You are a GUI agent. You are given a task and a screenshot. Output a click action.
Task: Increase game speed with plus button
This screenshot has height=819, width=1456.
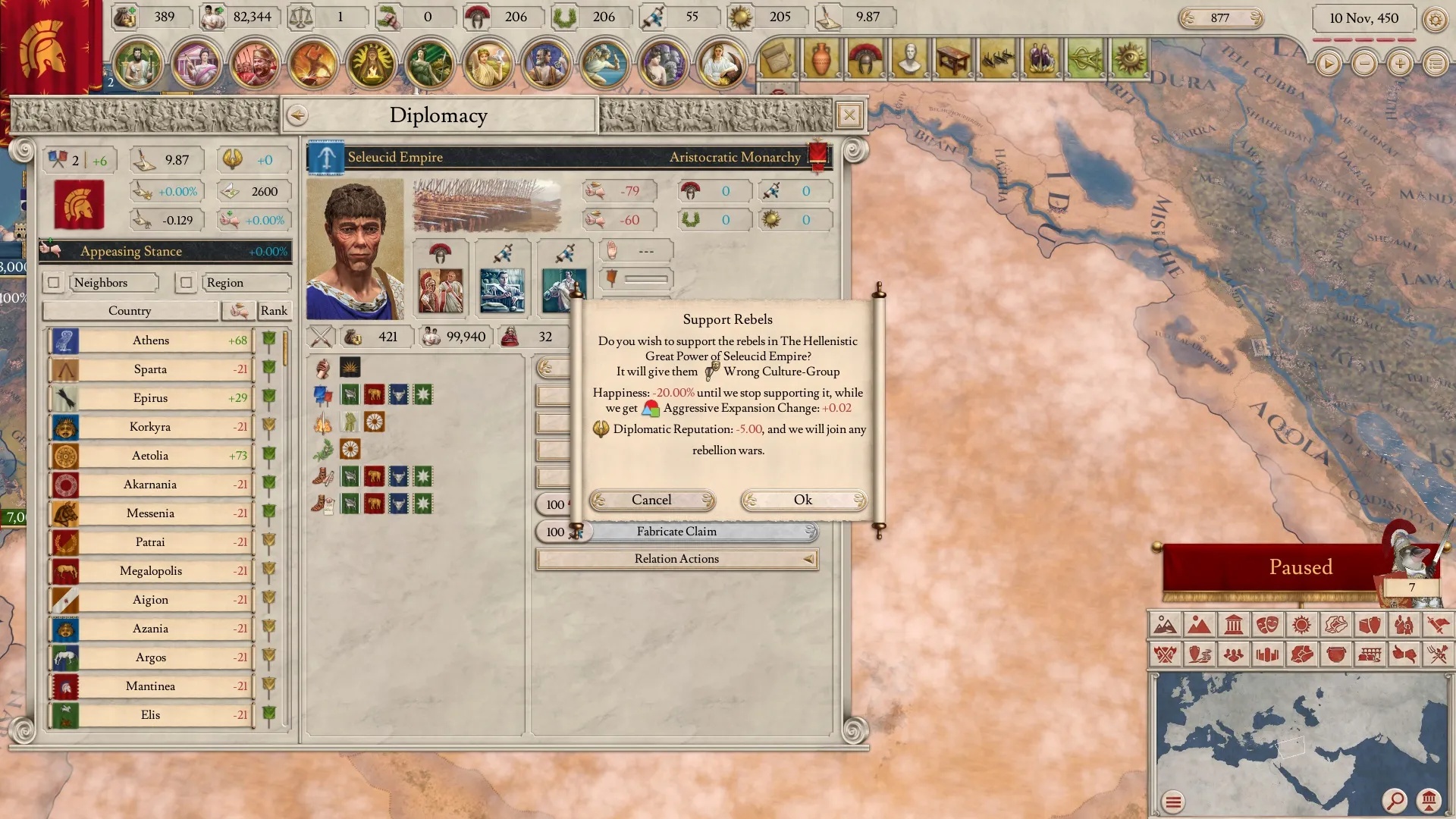[x=1400, y=64]
